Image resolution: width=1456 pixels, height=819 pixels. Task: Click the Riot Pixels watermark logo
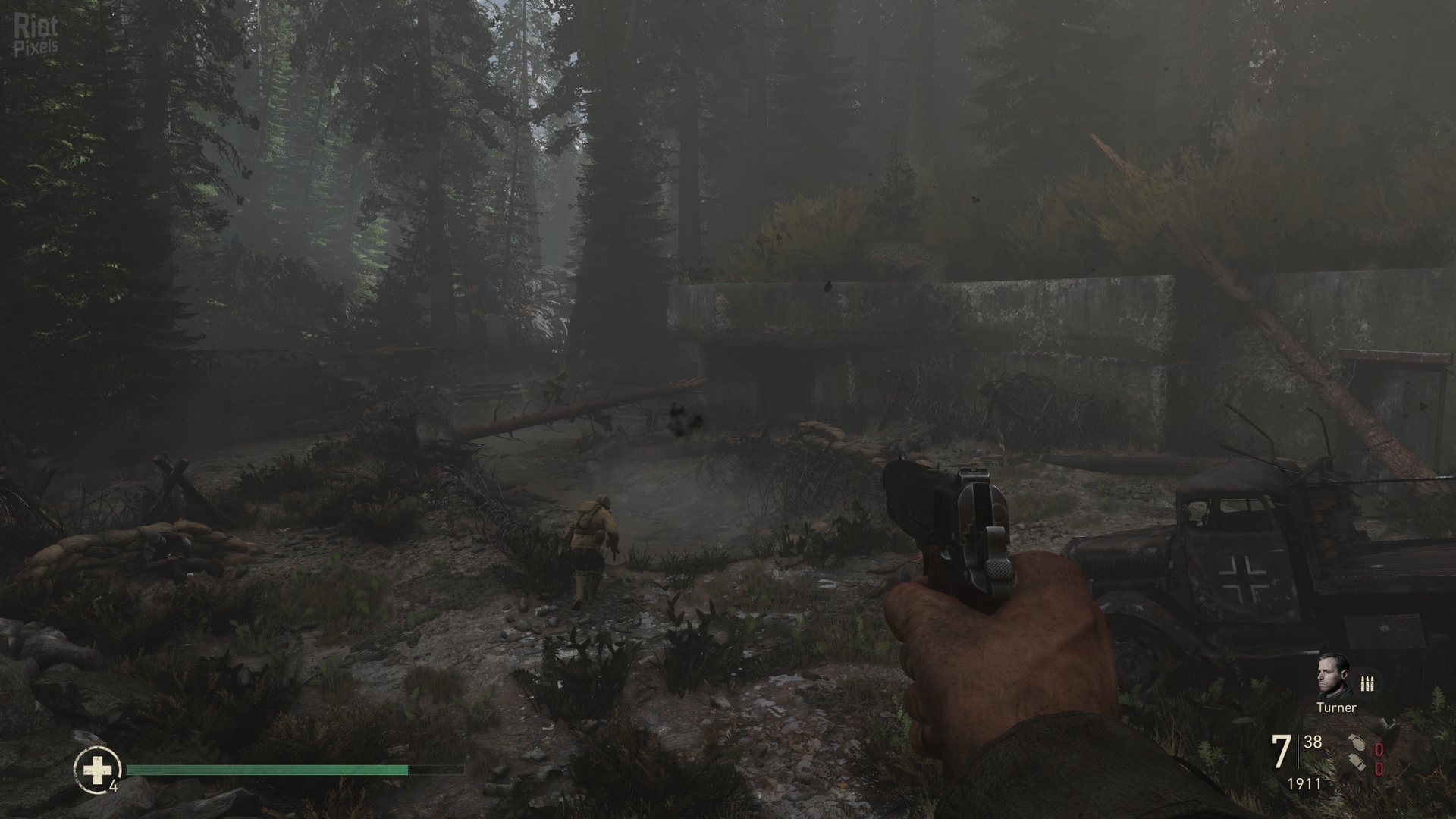click(36, 36)
